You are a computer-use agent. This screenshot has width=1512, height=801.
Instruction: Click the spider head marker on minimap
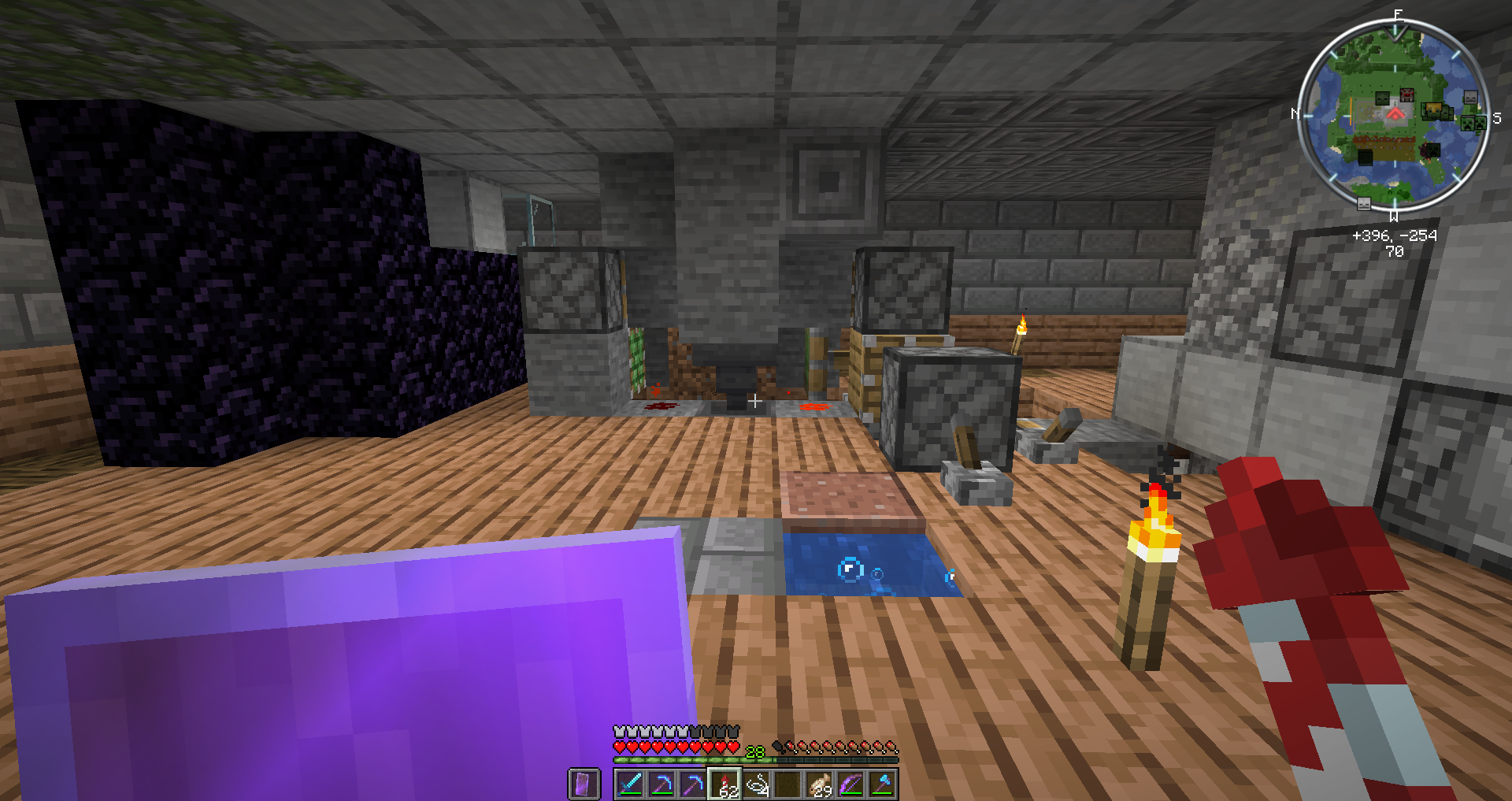(1406, 95)
